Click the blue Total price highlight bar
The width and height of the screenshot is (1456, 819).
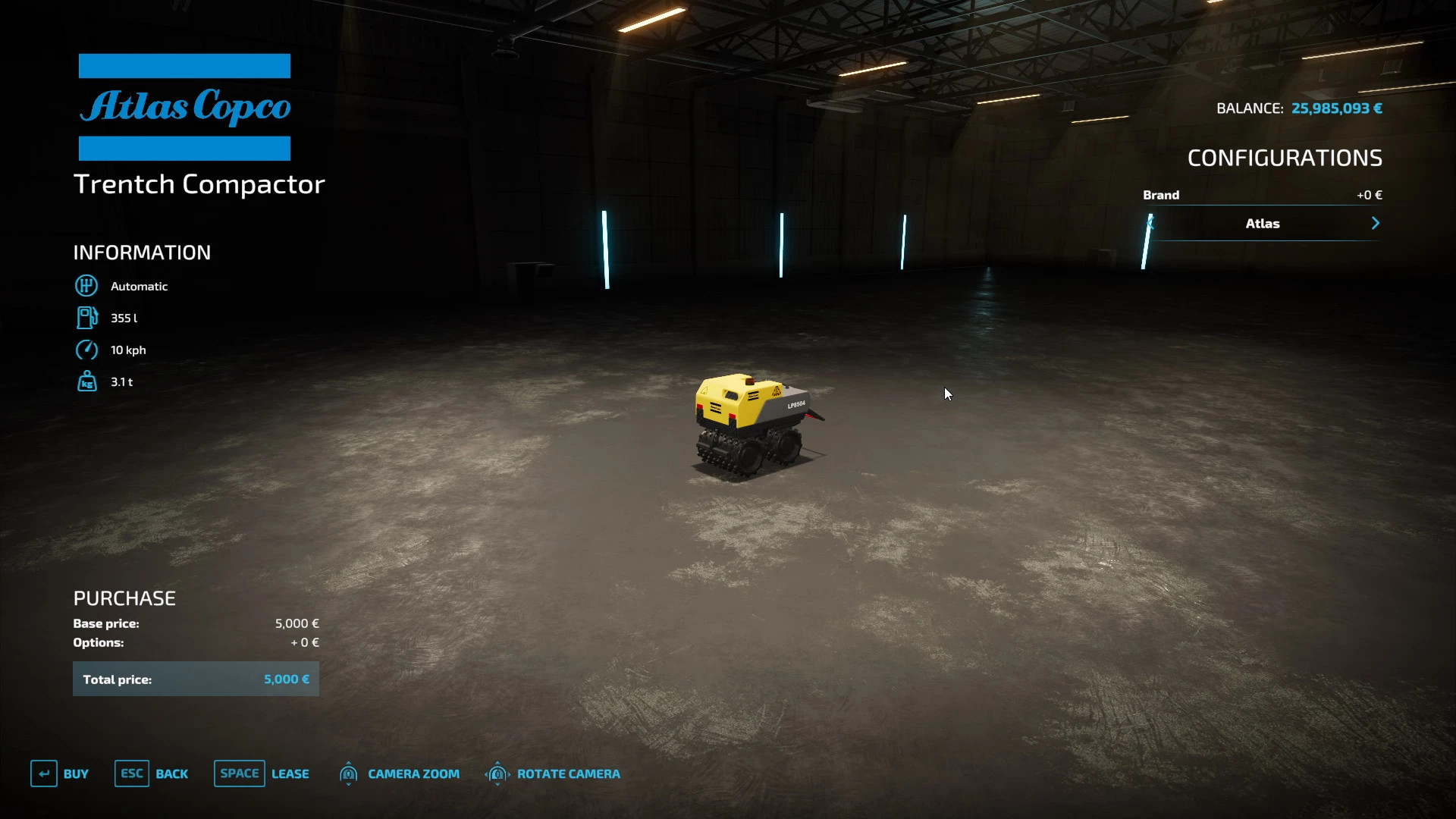[195, 679]
